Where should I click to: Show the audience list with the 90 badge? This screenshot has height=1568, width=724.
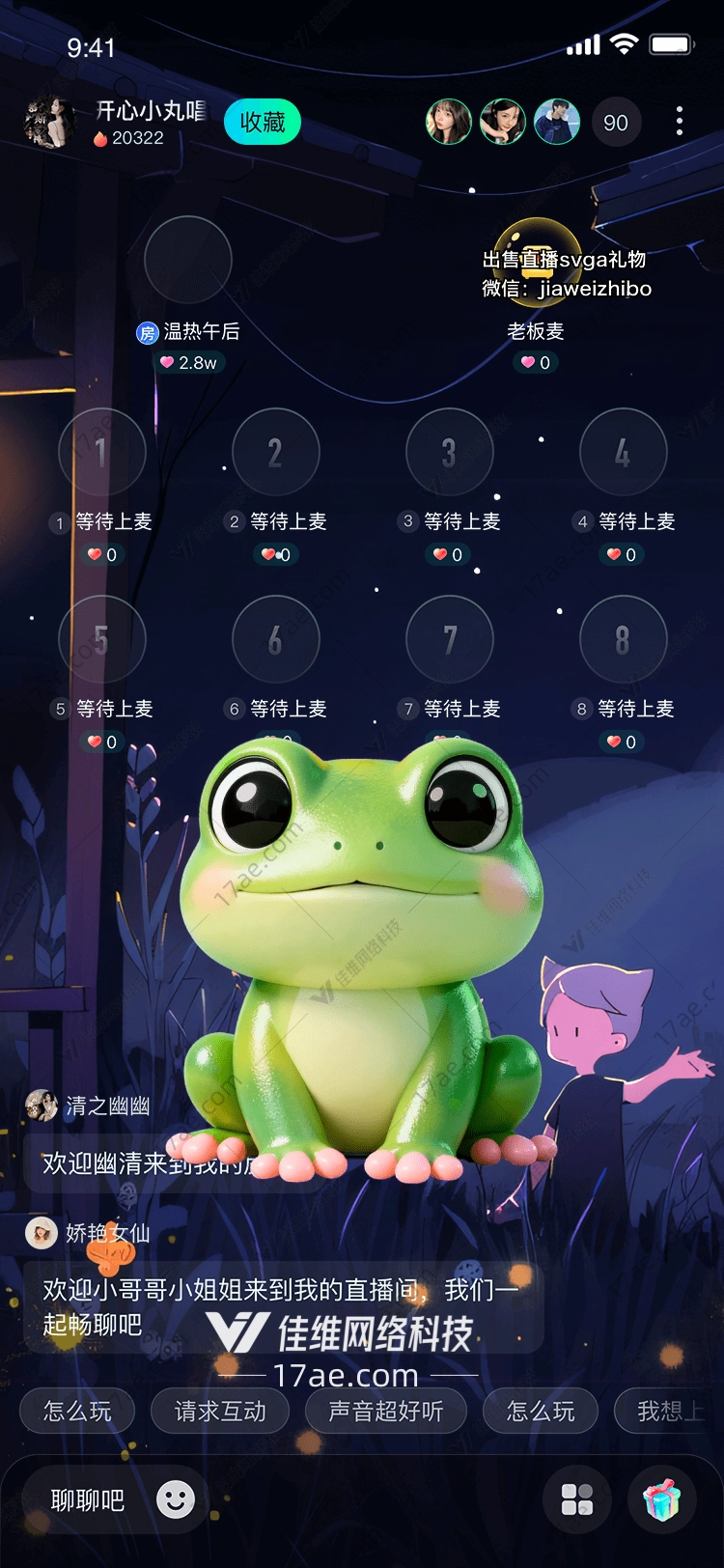click(x=615, y=123)
